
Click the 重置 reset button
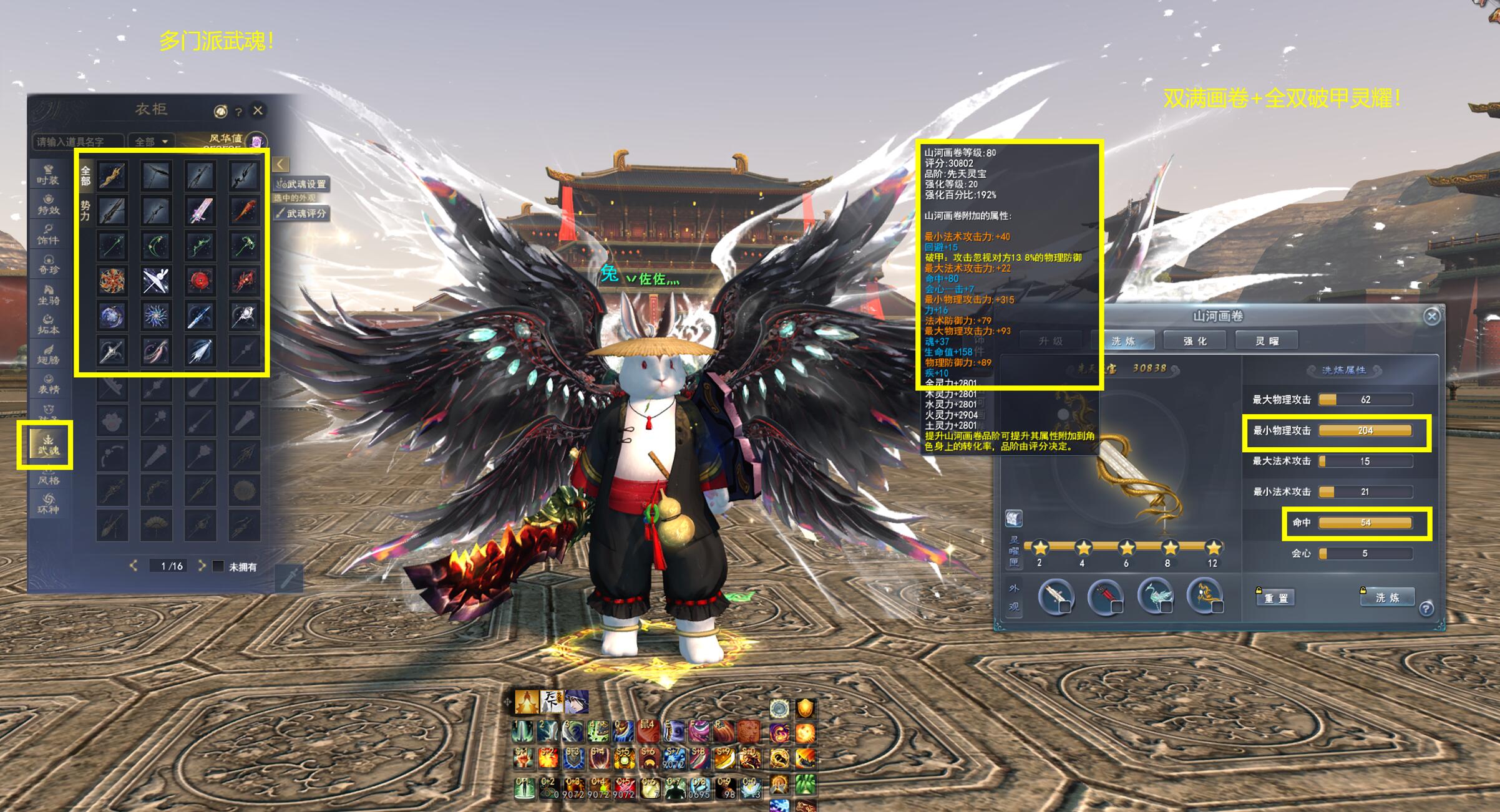[1275, 598]
